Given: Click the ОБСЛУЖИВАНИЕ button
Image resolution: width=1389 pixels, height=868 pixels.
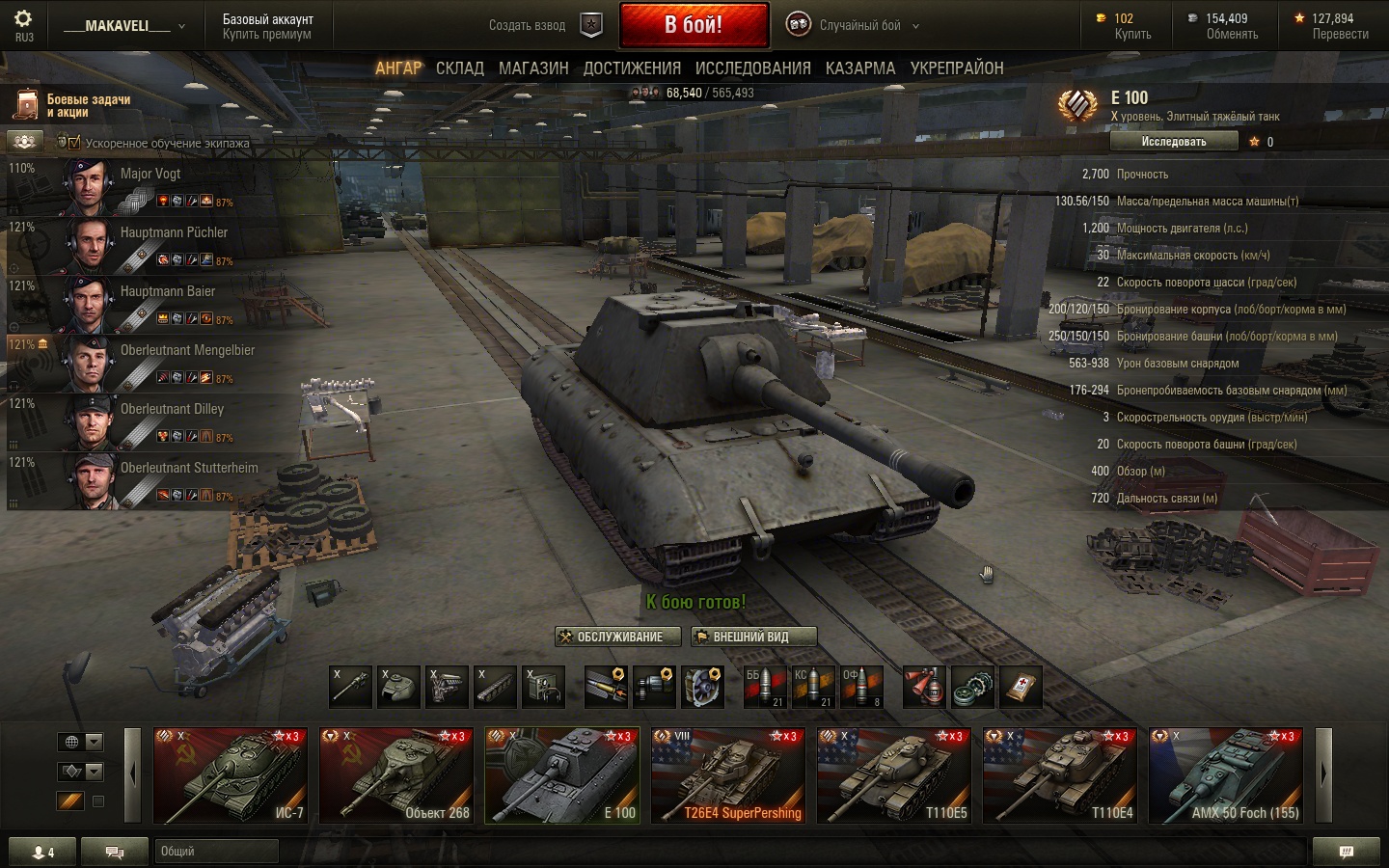Looking at the screenshot, I should click(618, 637).
